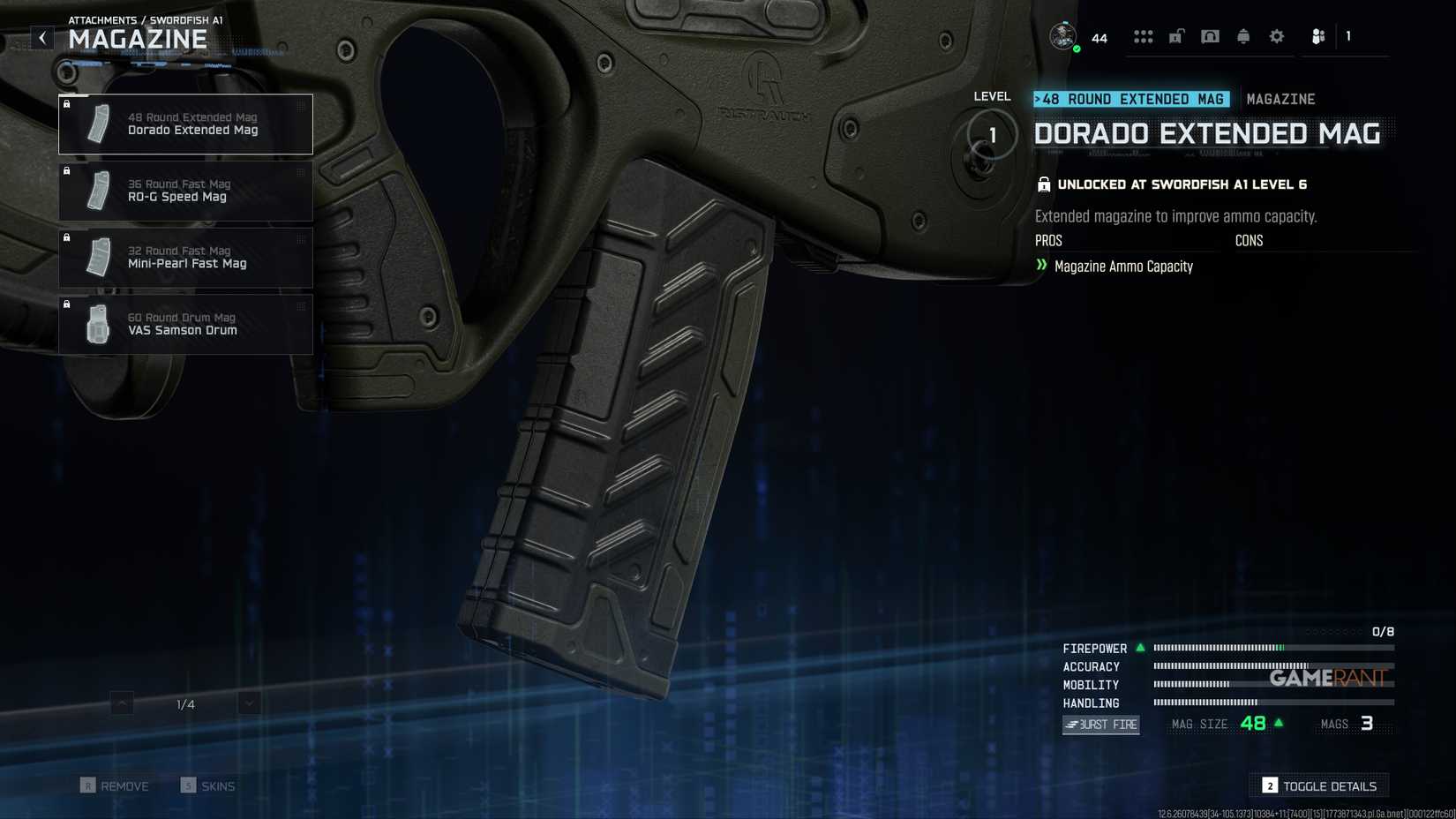This screenshot has width=1456, height=819.
Task: Go back with the left arrow chevron
Action: (41, 37)
